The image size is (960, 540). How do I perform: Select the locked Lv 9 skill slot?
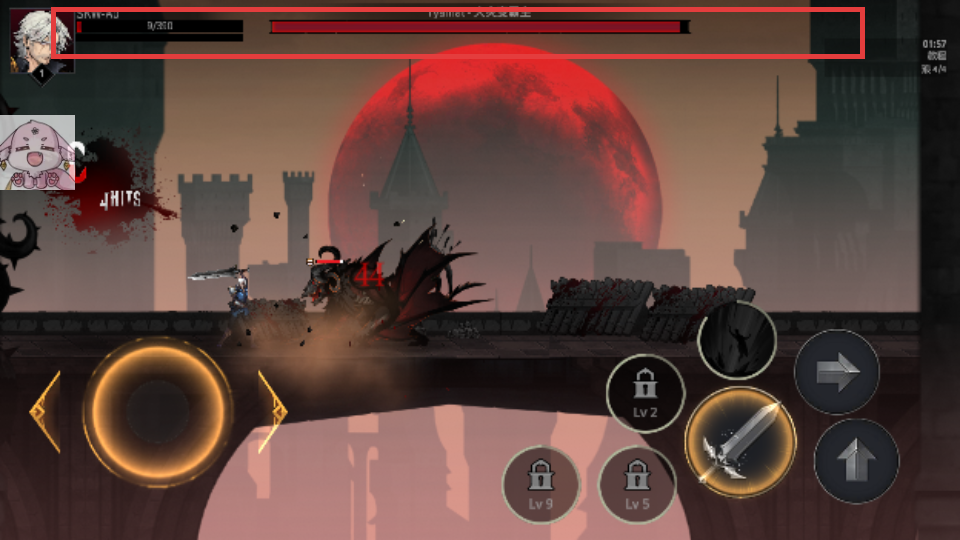(541, 485)
